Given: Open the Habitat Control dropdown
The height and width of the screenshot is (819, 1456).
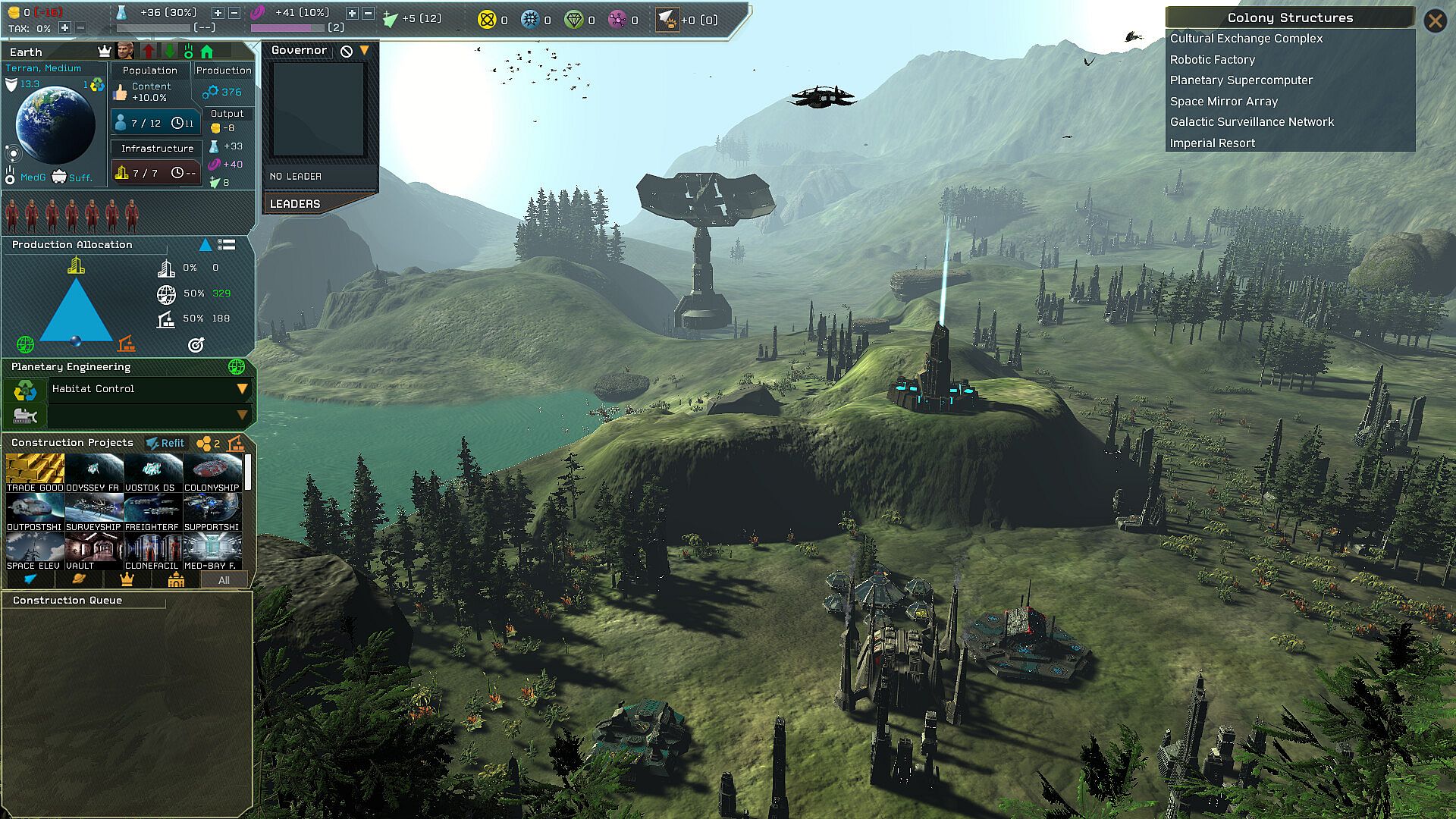Looking at the screenshot, I should (x=242, y=389).
